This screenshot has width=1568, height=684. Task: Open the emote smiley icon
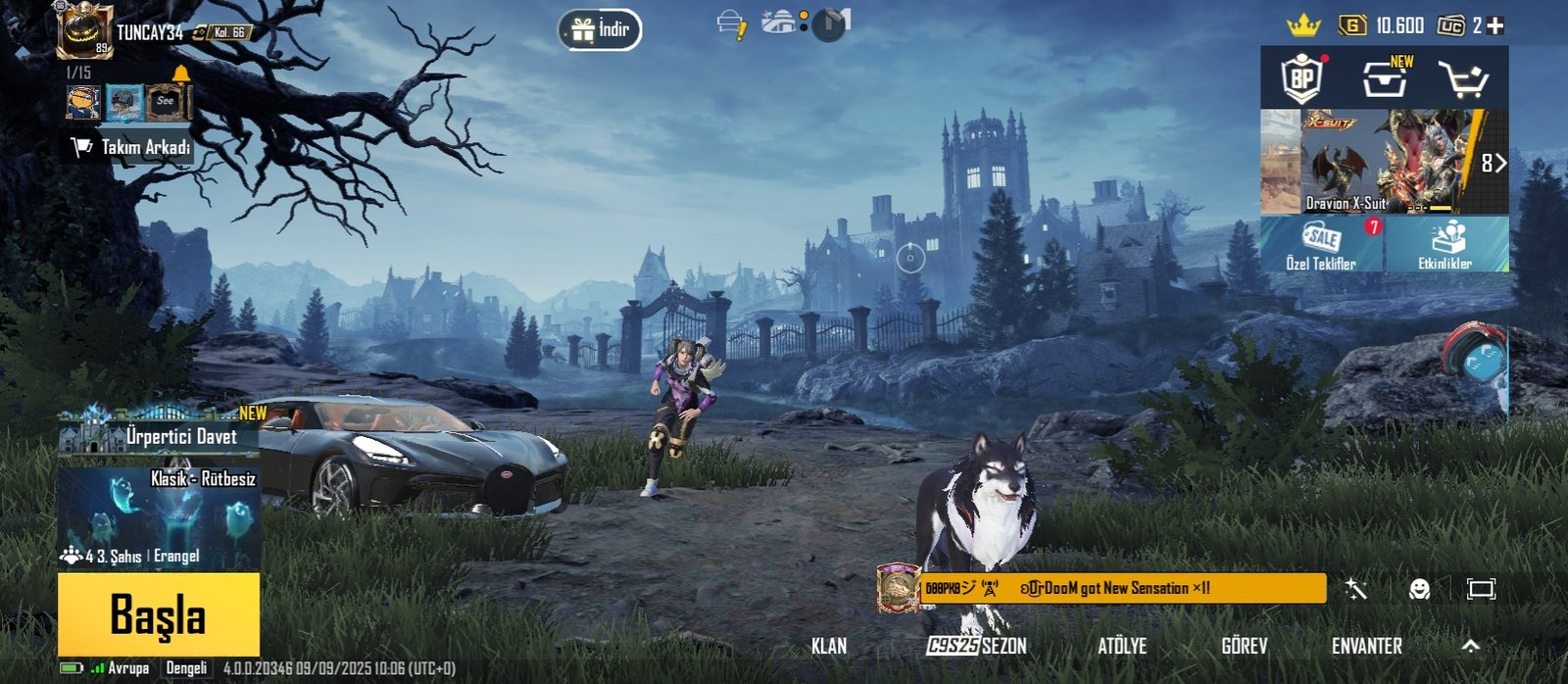click(1419, 589)
